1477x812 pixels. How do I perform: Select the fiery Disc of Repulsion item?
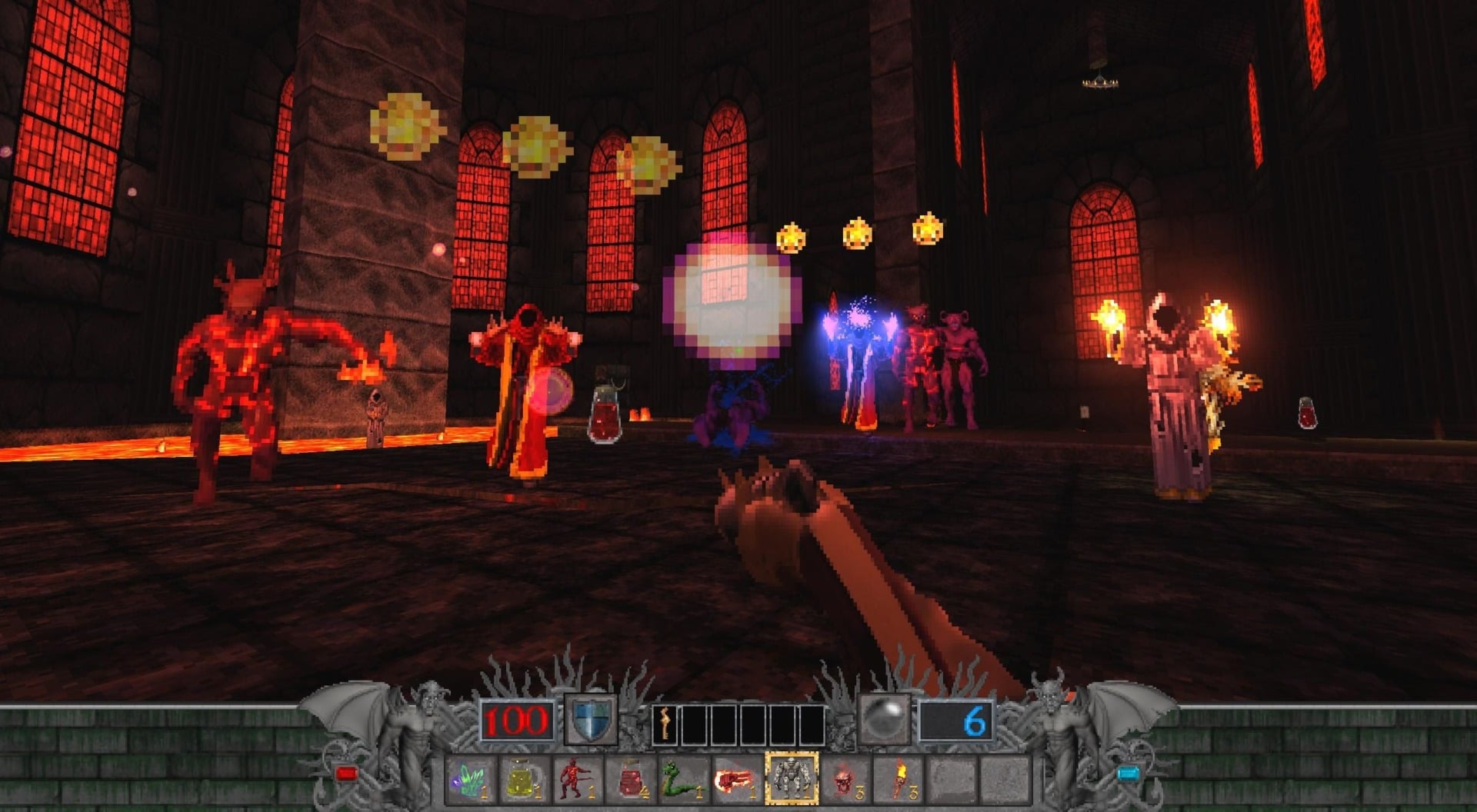735,779
